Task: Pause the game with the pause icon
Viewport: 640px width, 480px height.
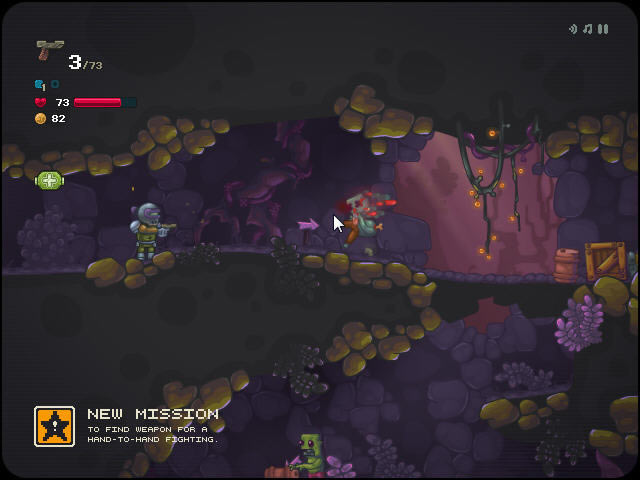Action: 603,29
